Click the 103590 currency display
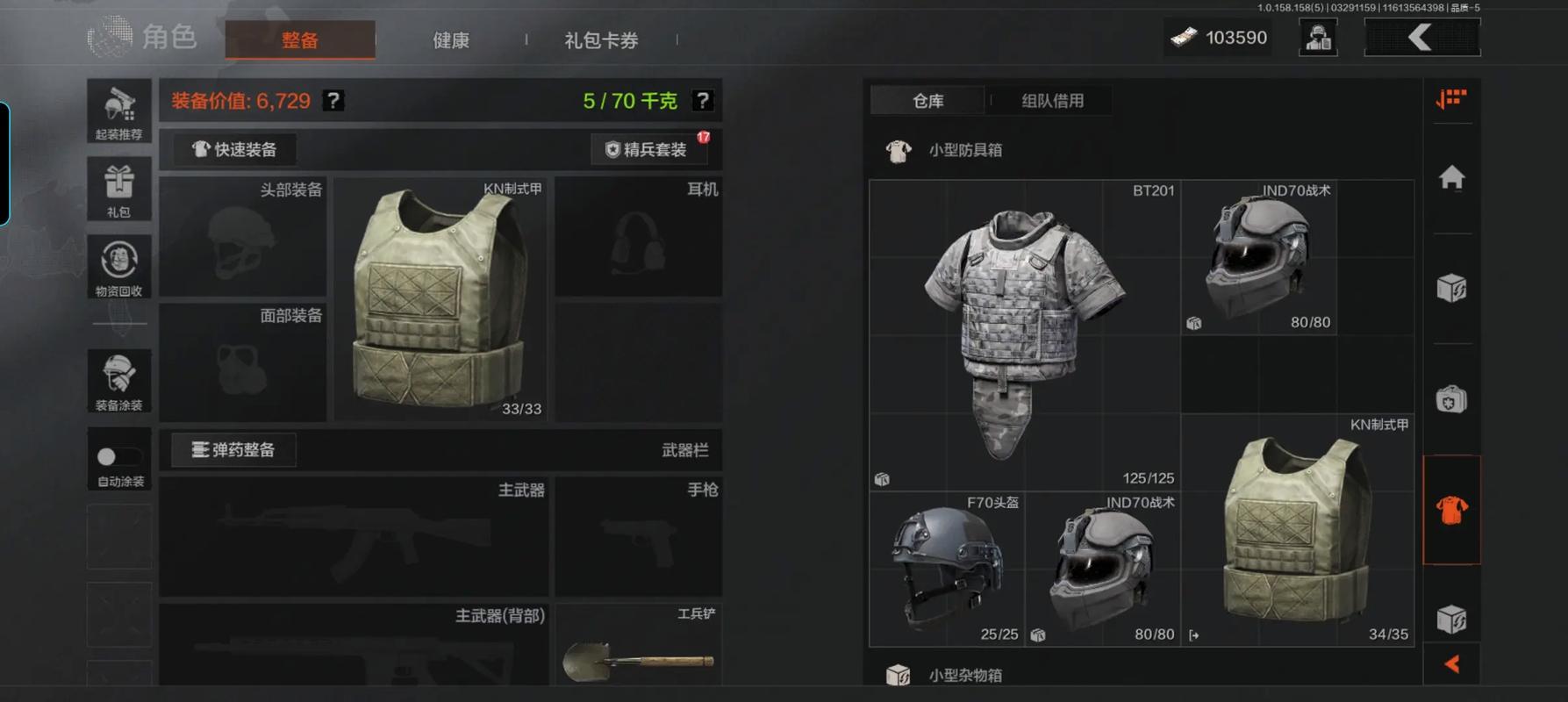This screenshot has height=702, width=1568. click(x=1218, y=37)
